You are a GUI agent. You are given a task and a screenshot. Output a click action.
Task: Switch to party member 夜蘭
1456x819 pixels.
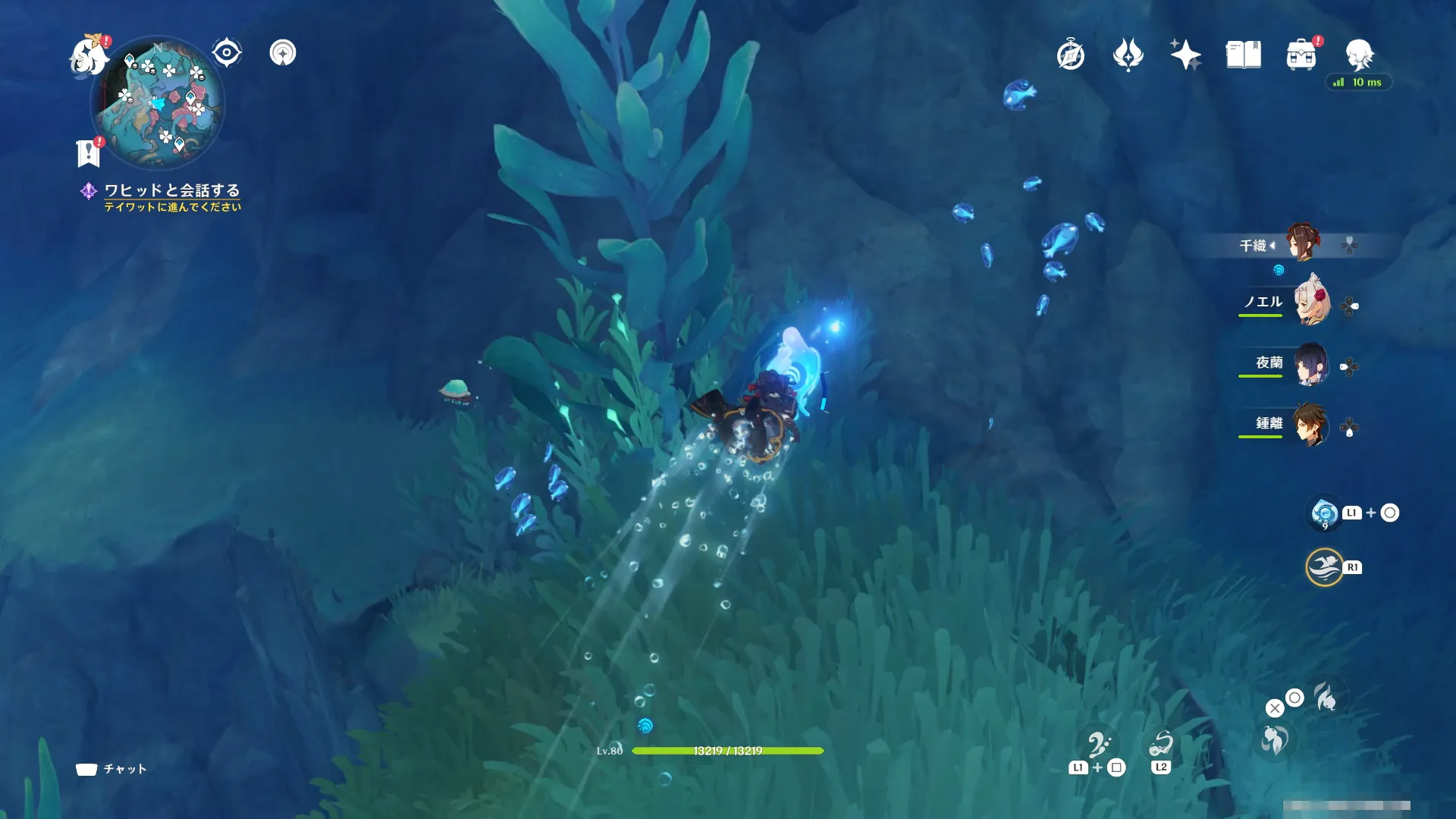point(1311,365)
